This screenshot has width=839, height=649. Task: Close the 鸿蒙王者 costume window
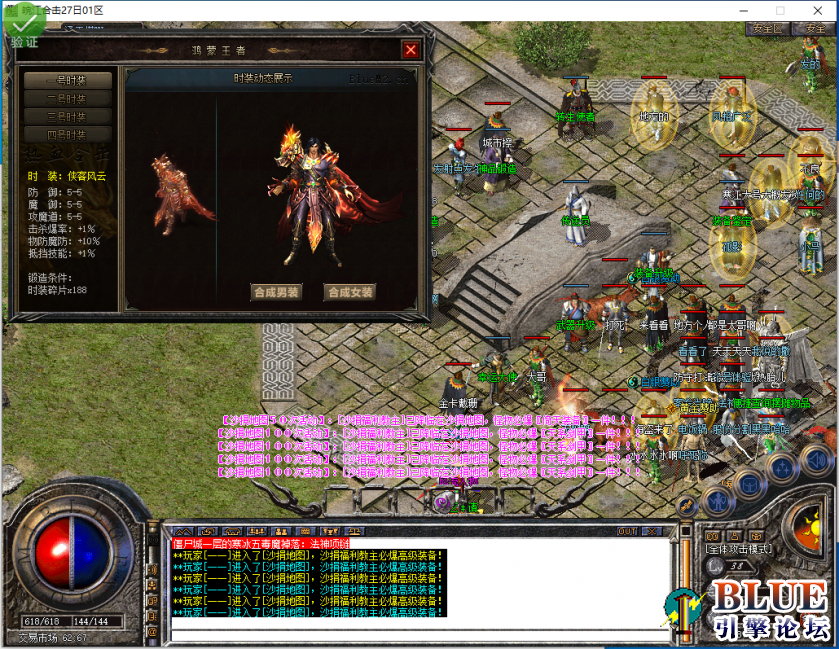point(410,49)
